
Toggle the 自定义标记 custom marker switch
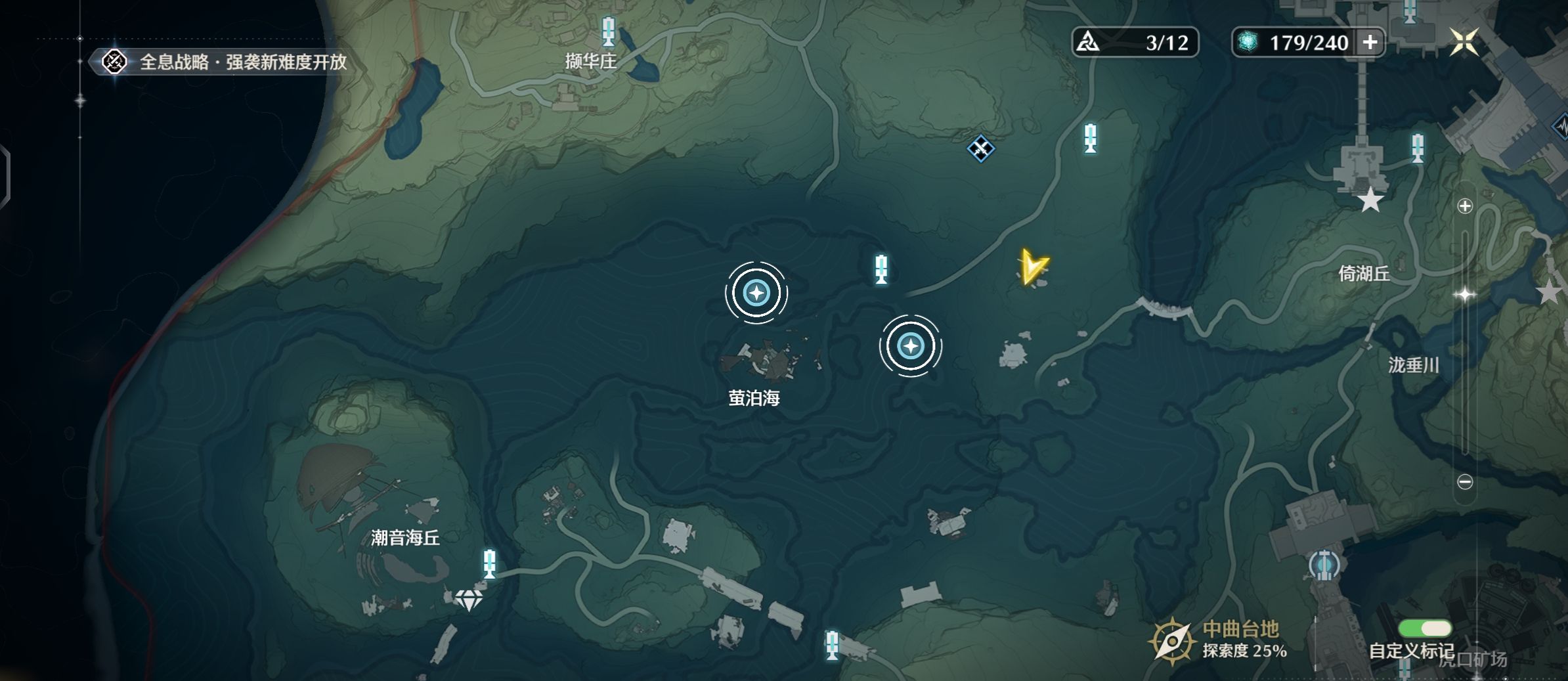(x=1424, y=628)
